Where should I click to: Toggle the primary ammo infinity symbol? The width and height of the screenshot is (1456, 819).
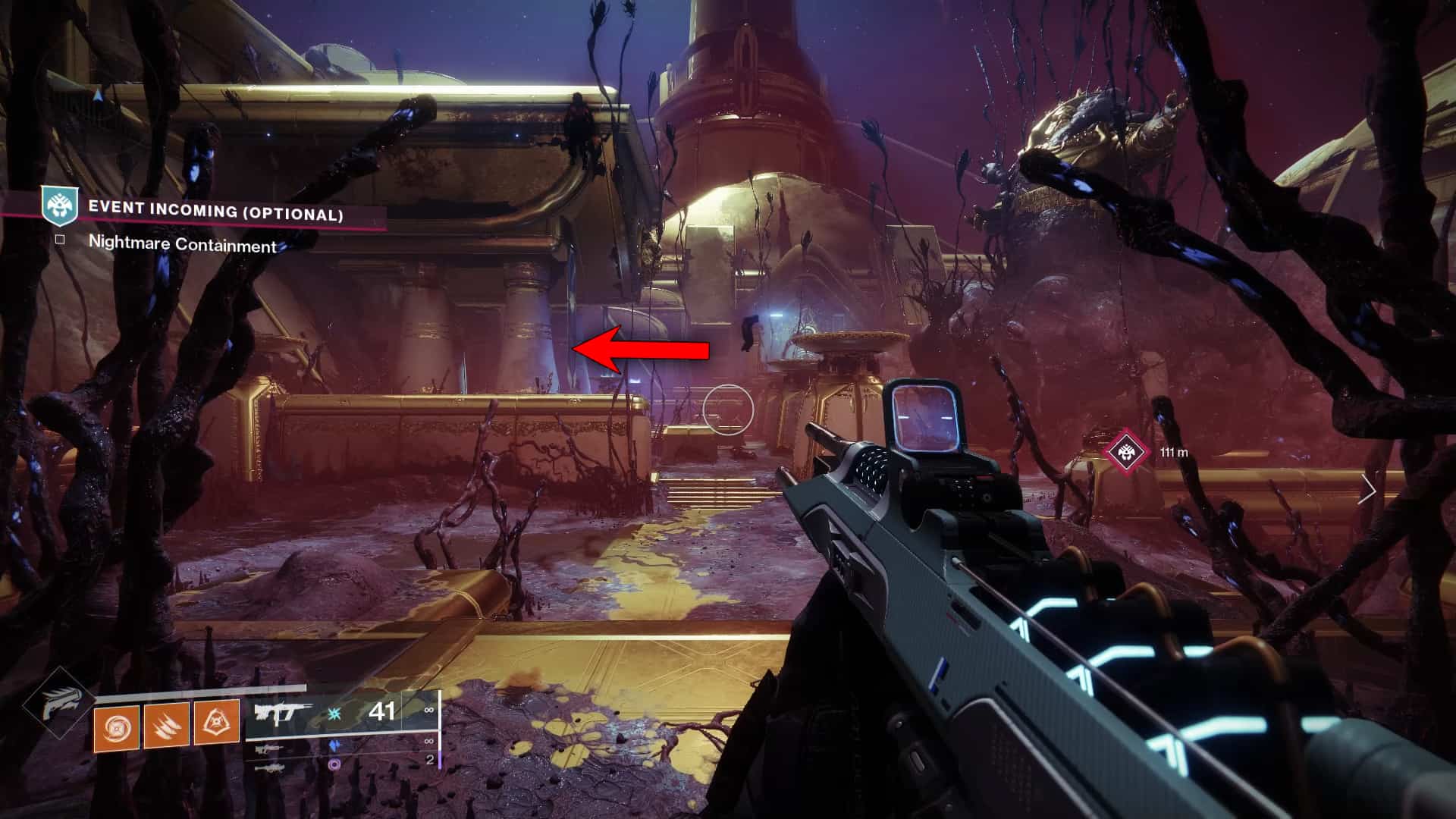click(x=429, y=711)
